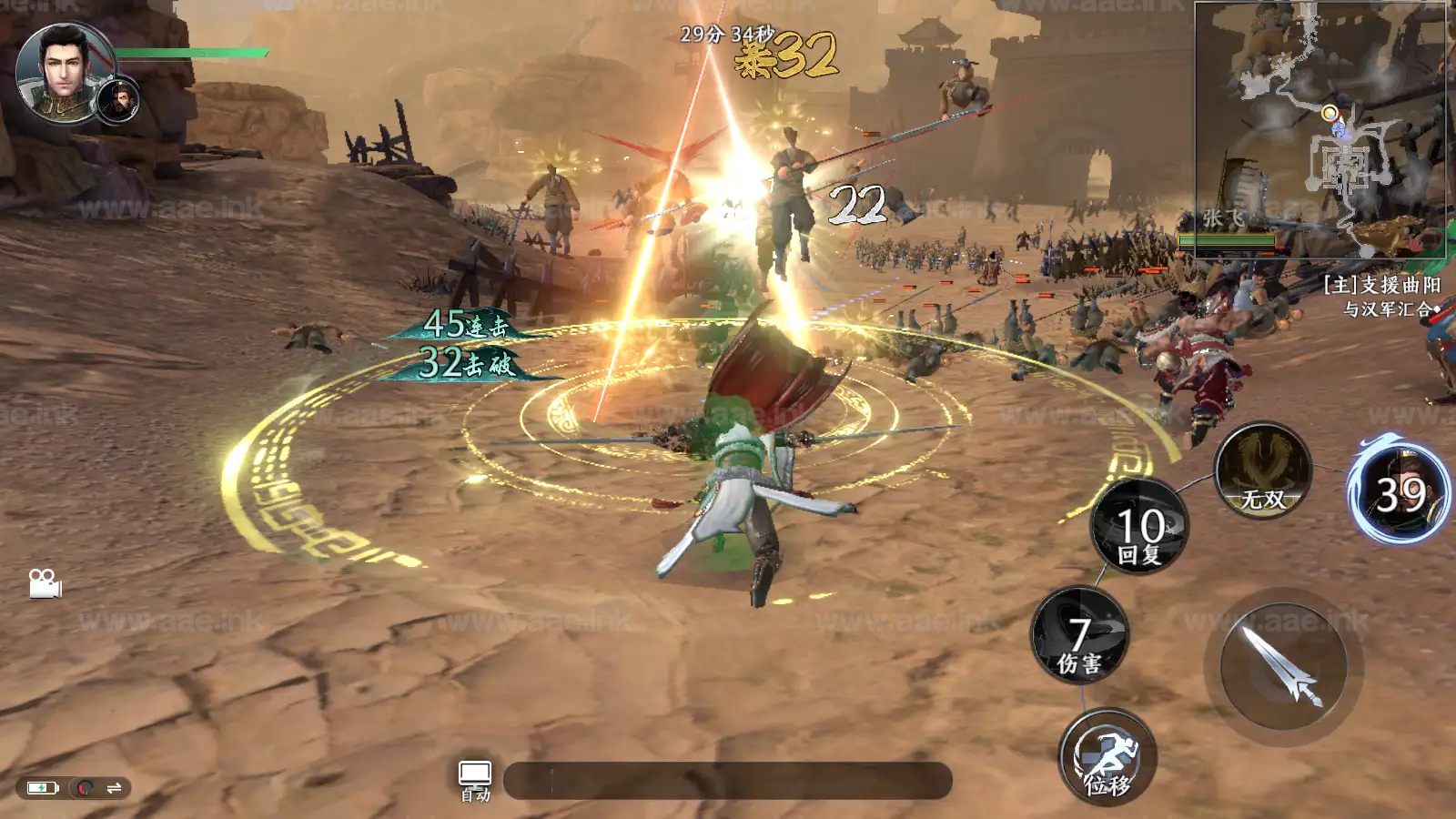
Task: Hit the spear basic attack button
Action: (1283, 667)
